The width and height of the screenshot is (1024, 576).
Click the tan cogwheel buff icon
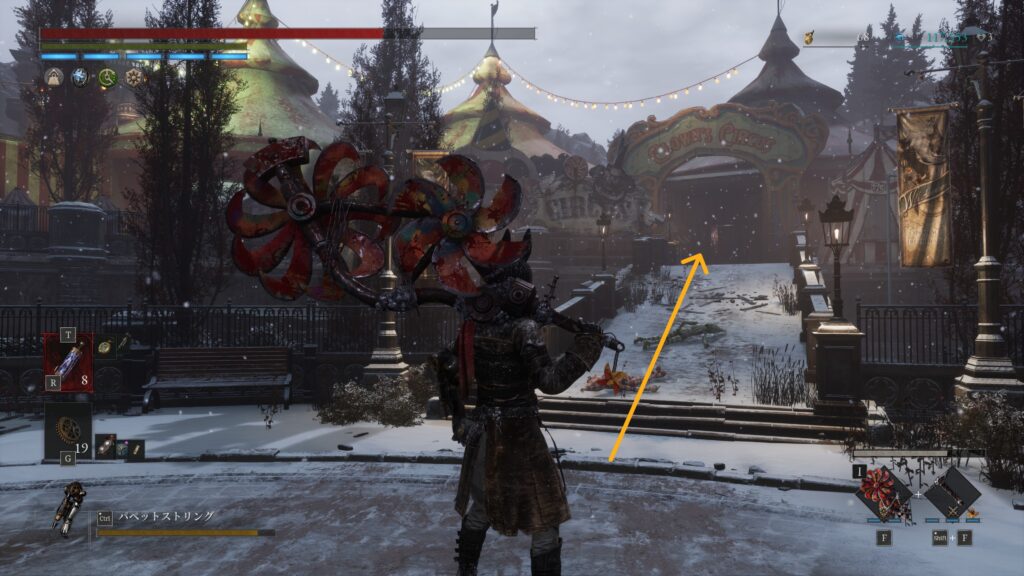[134, 77]
